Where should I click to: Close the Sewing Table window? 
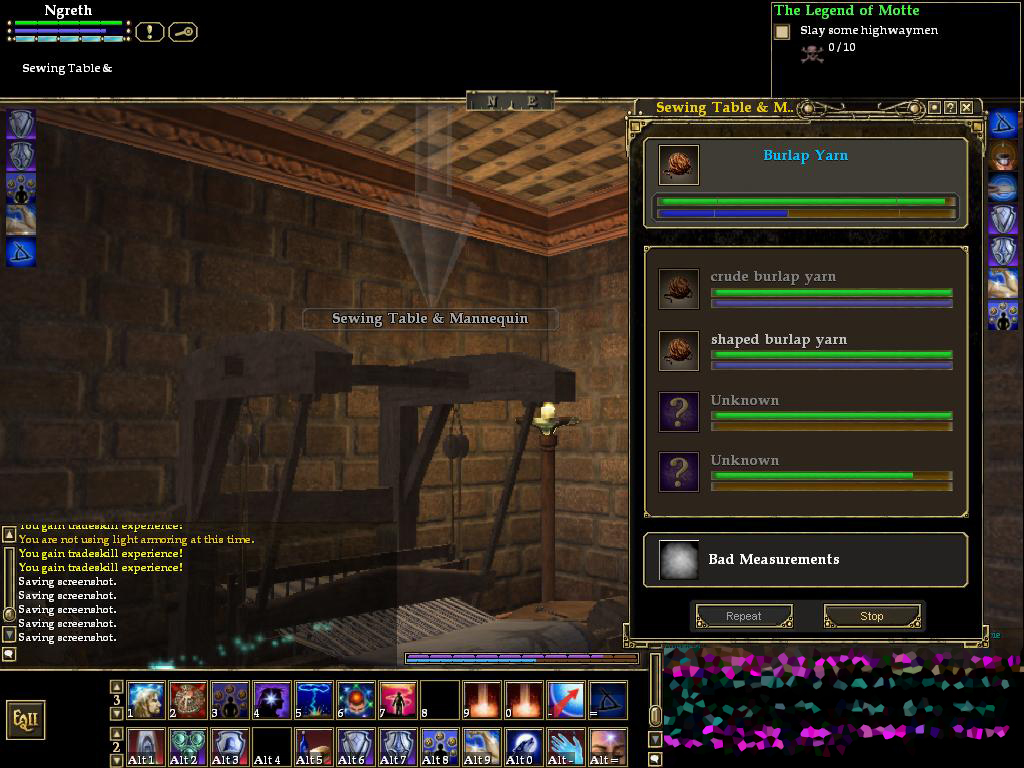(x=967, y=107)
